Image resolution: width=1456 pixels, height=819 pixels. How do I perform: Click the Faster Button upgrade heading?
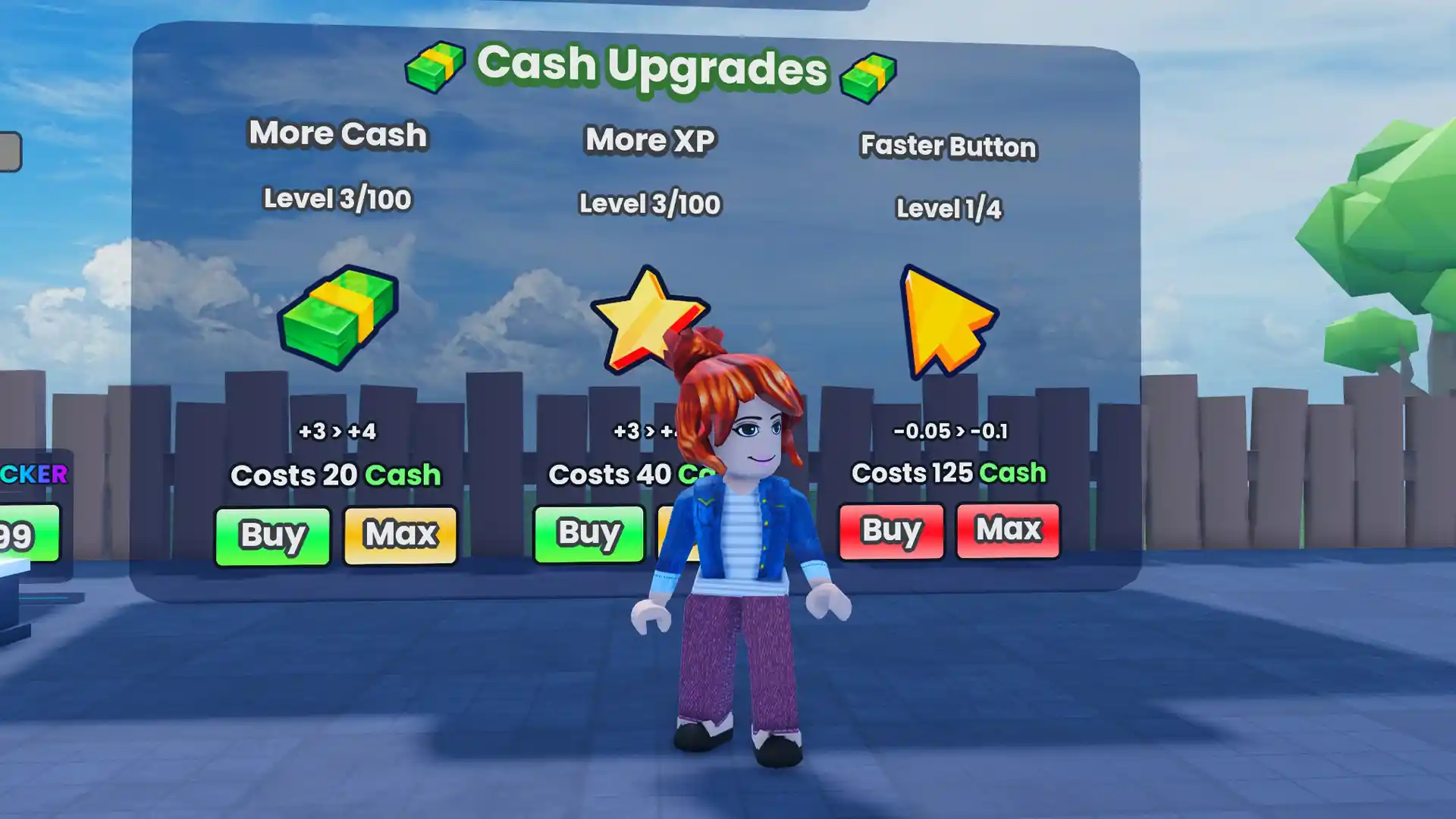(947, 147)
